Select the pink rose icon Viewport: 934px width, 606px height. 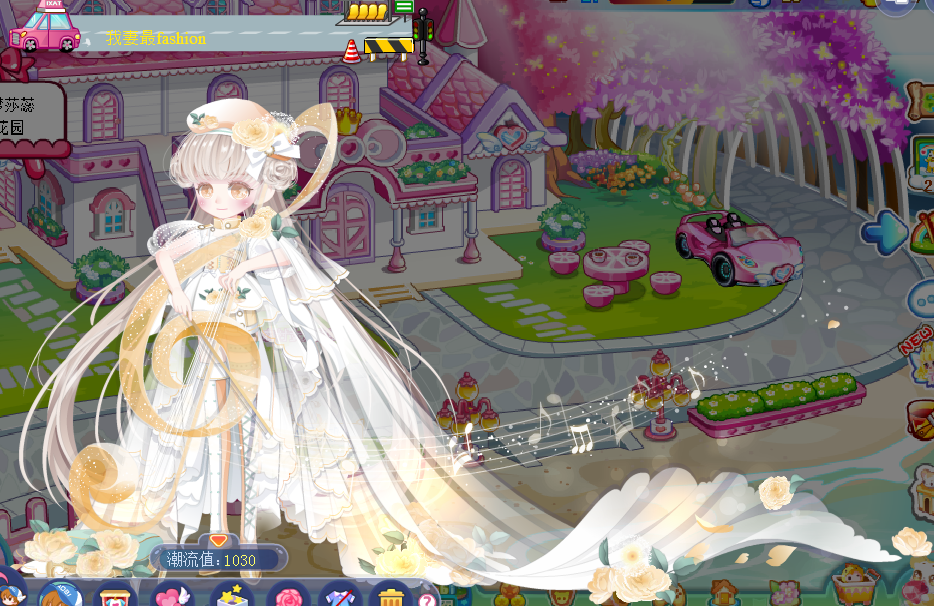pyautogui.click(x=288, y=596)
